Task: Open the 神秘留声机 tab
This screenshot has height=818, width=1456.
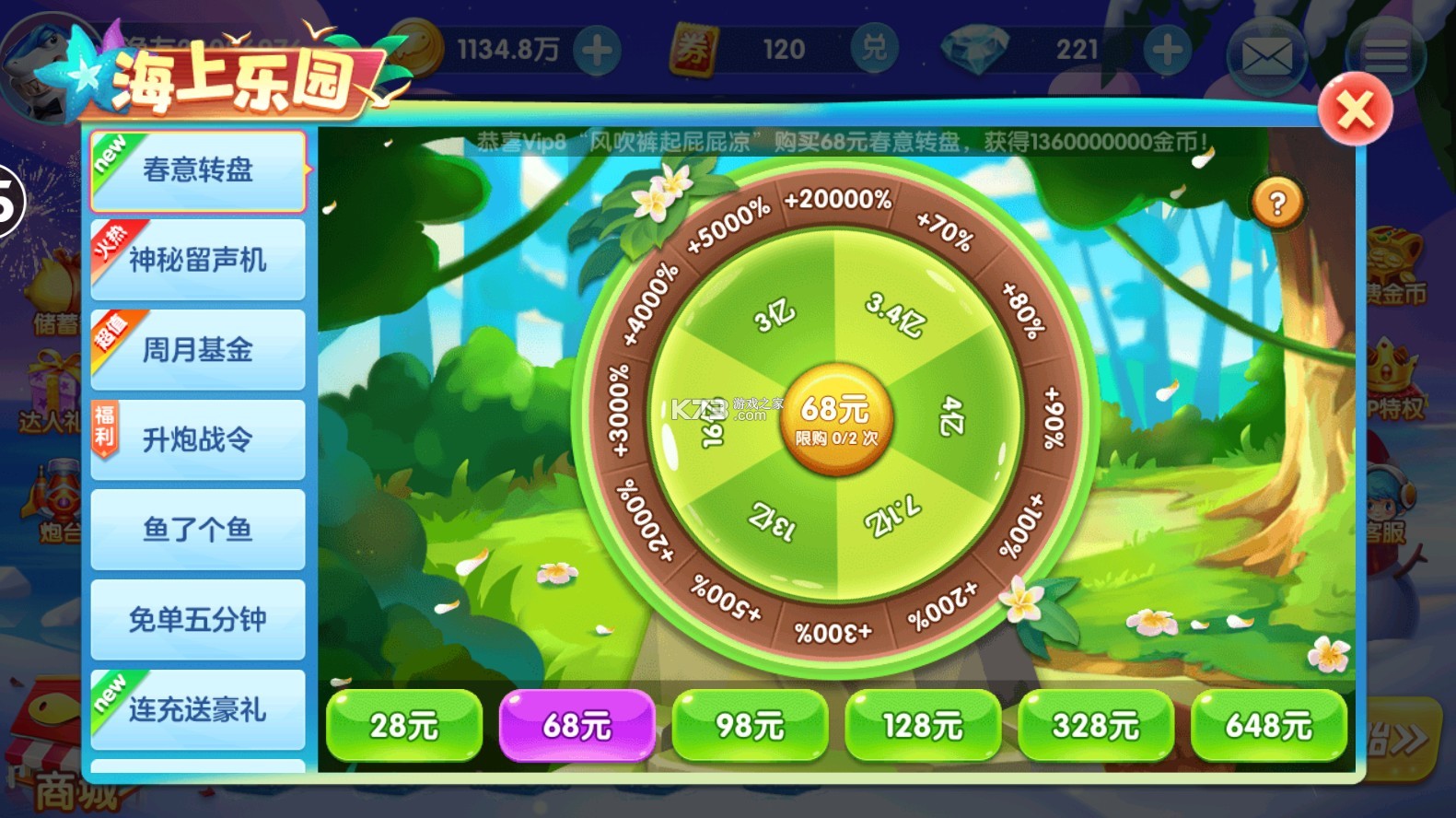Action: 198,260
